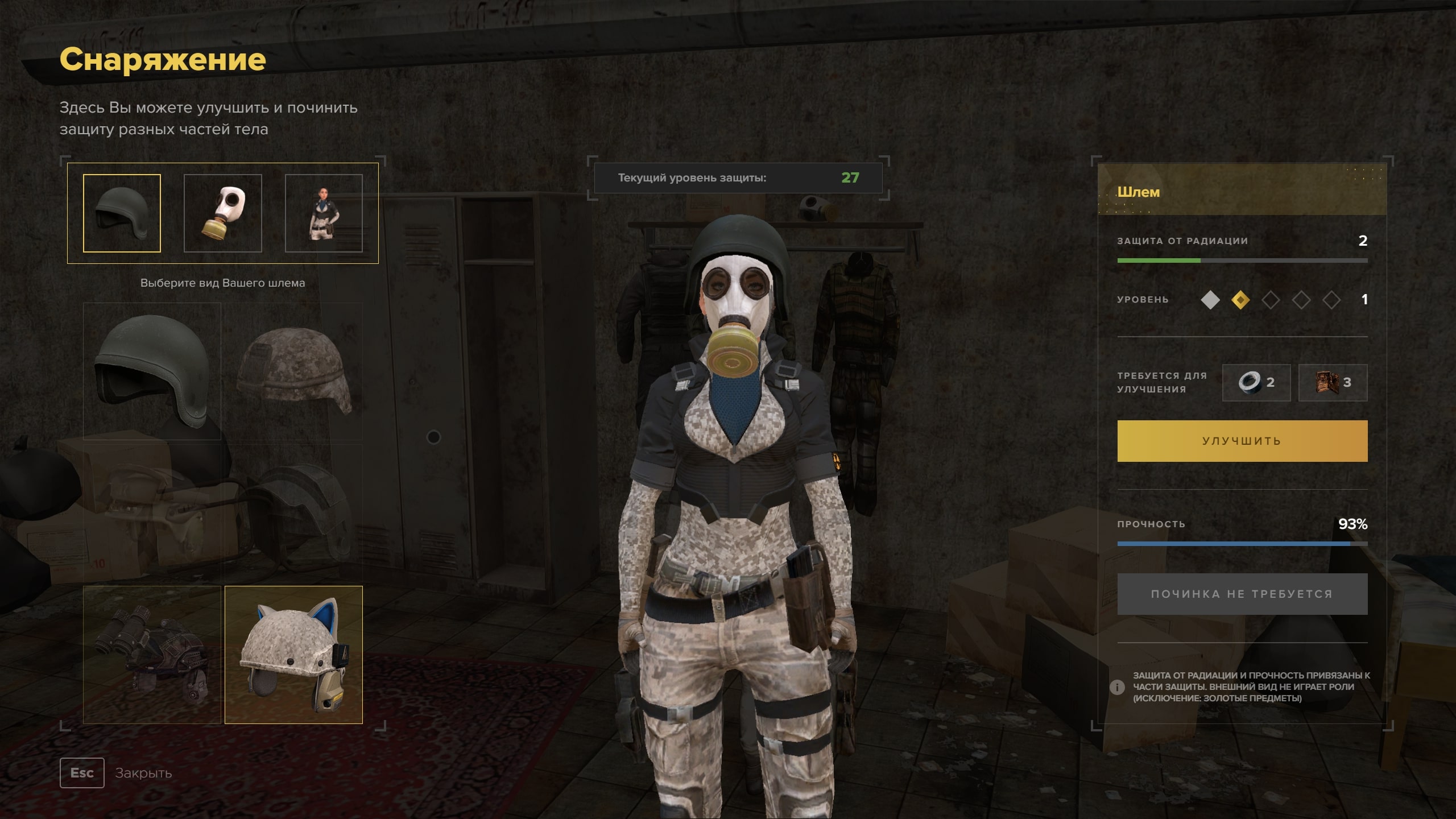The height and width of the screenshot is (819, 1456).
Task: Switch to the gas mask category
Action: [x=222, y=213]
